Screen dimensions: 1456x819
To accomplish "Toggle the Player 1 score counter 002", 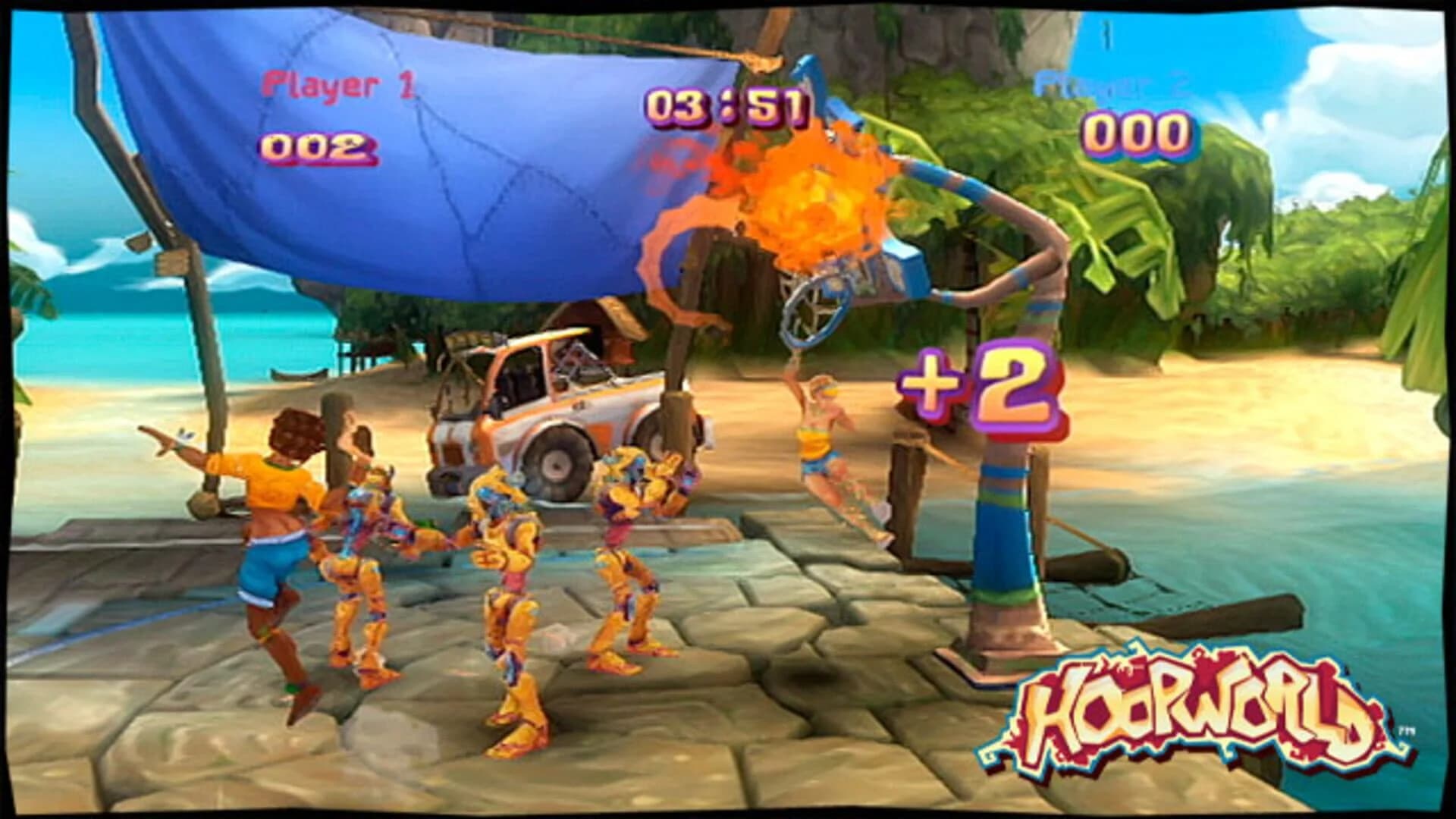I will click(x=315, y=148).
